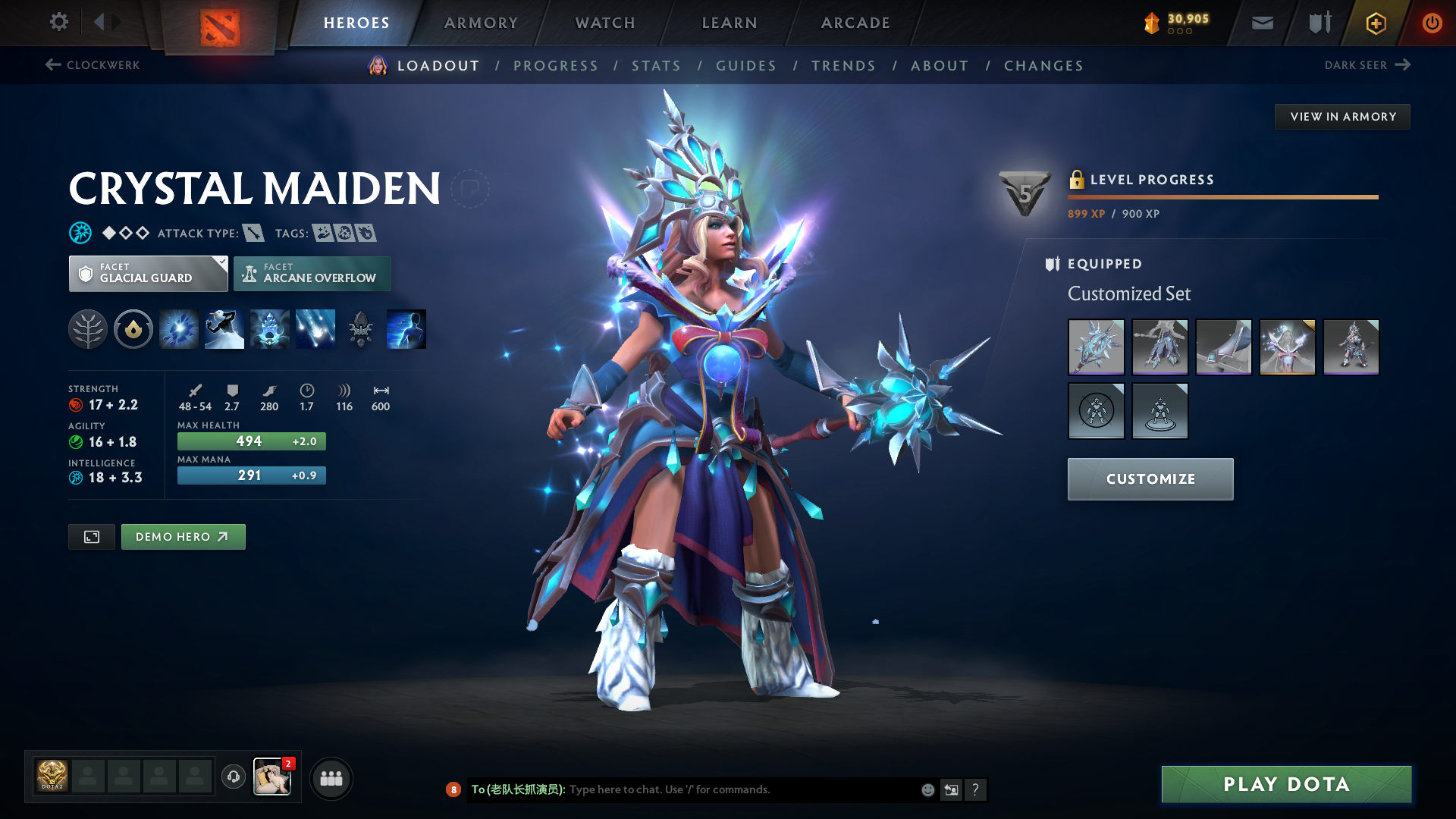Quit the game with the power icon
This screenshot has width=1456, height=819.
1432,23
